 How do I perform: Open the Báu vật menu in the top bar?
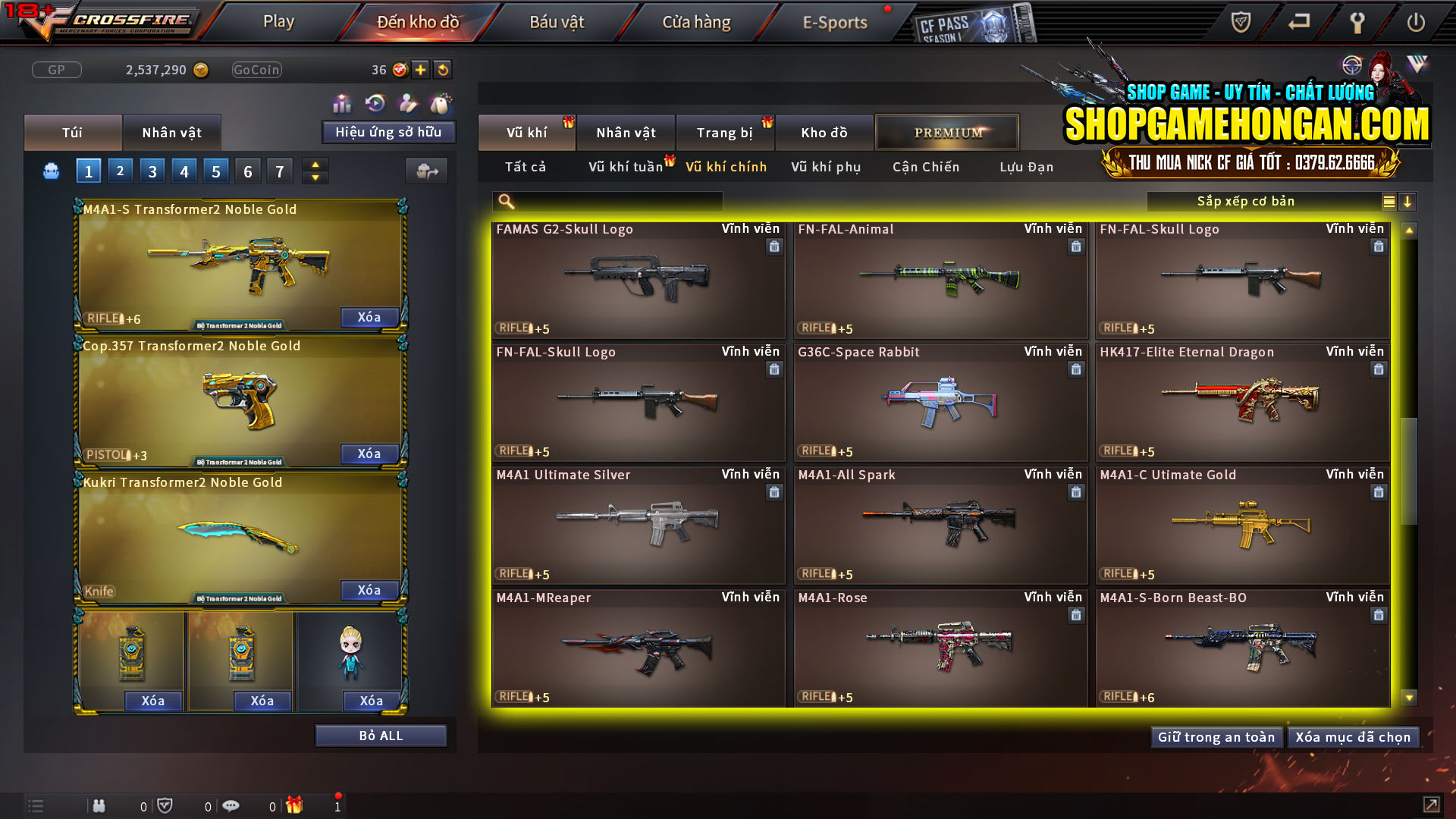558,22
